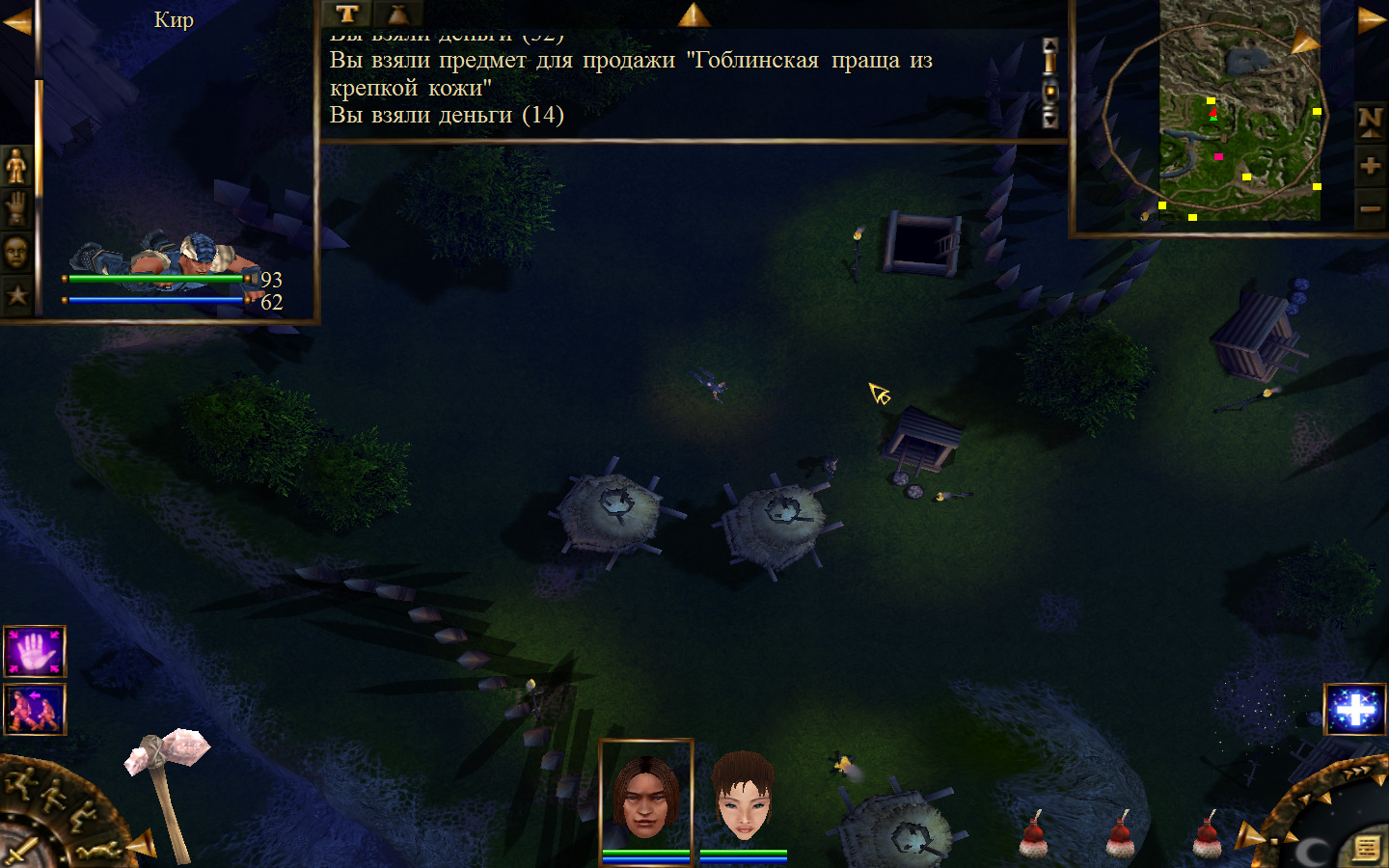Image resolution: width=1389 pixels, height=868 pixels.
Task: Select the dark-haired male hero portrait
Action: point(646,797)
